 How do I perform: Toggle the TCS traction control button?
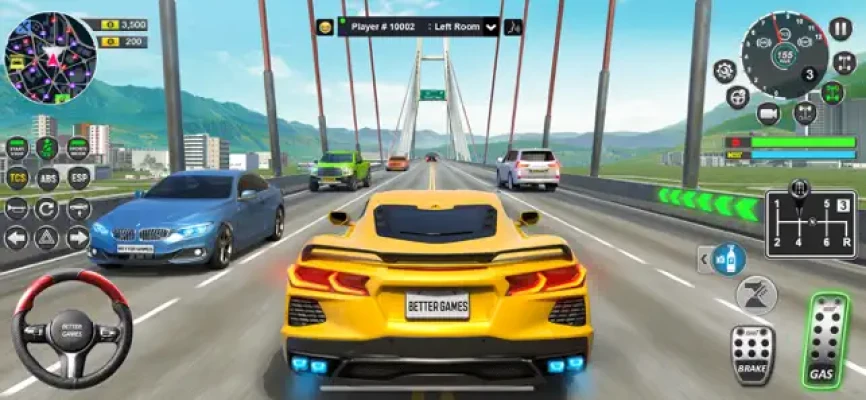pos(17,178)
